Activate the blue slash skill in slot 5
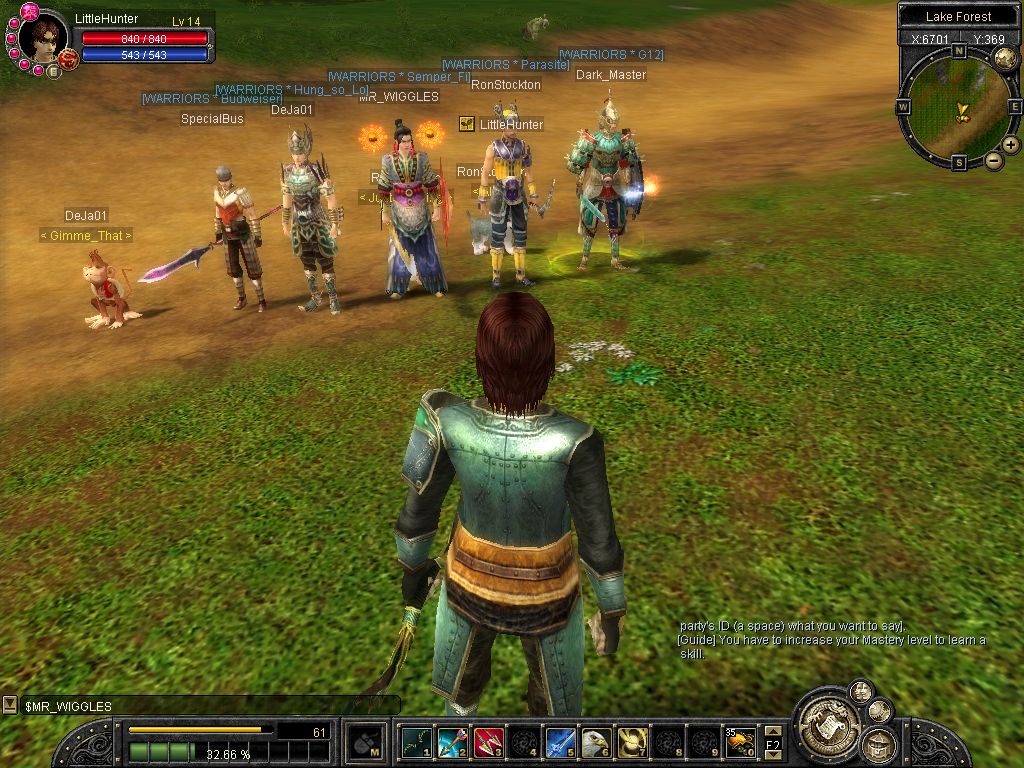The image size is (1024, 768). tap(560, 742)
